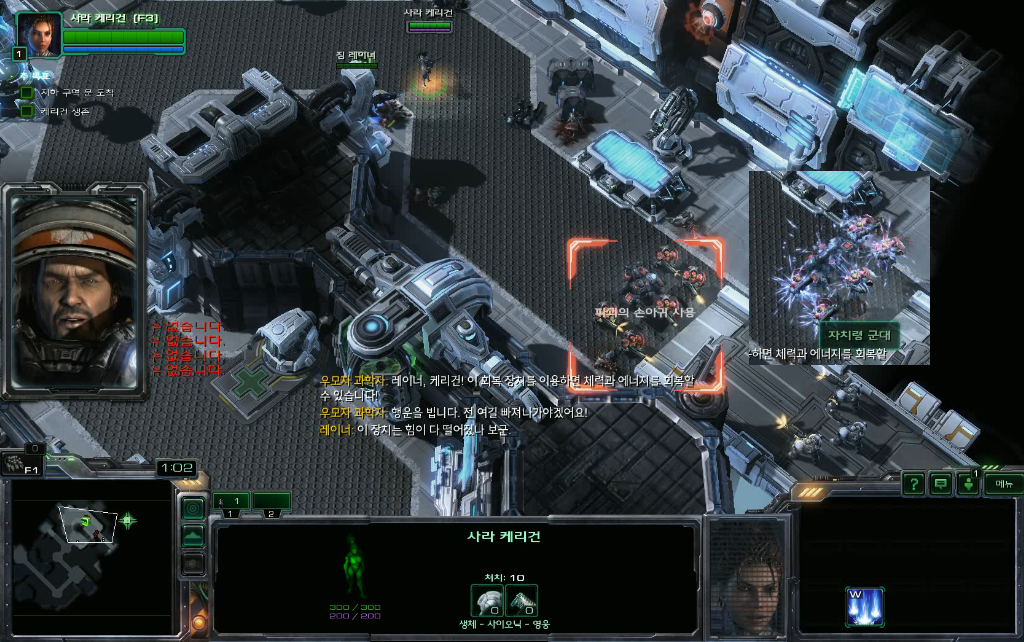
Task: Select Sarah Kerrigan's hero portrait icon
Action: pyautogui.click(x=38, y=34)
